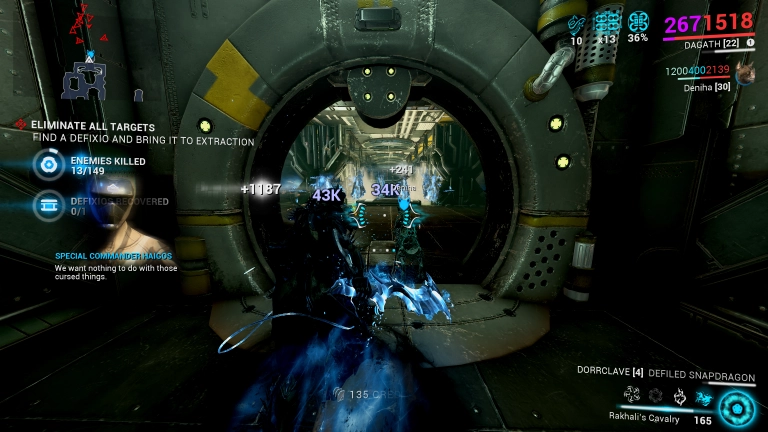Click the Defixios Recovered objective icon
Viewport: 768px width, 432px height.
pyautogui.click(x=47, y=206)
